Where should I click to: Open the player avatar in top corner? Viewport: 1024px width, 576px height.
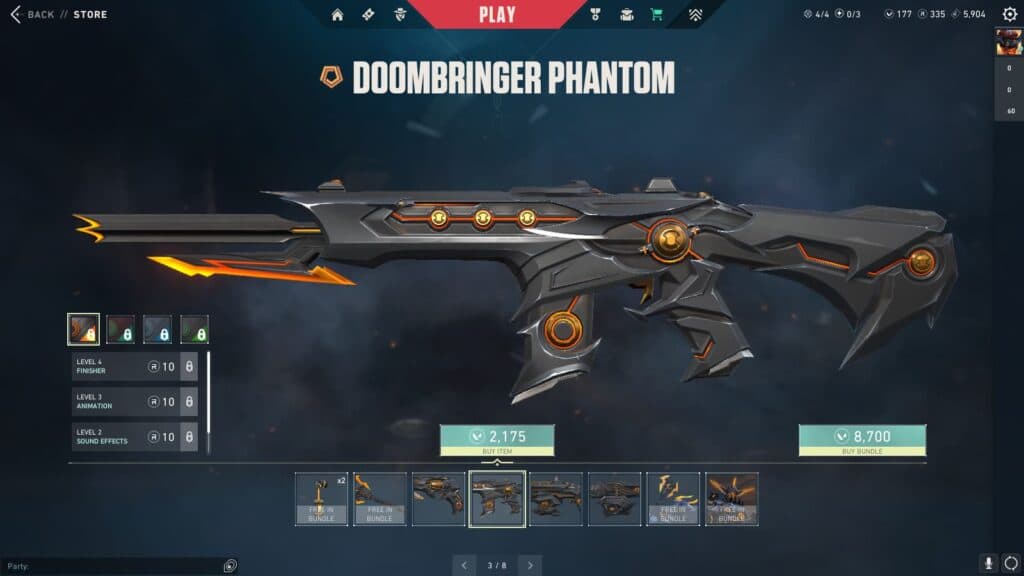click(x=1008, y=41)
